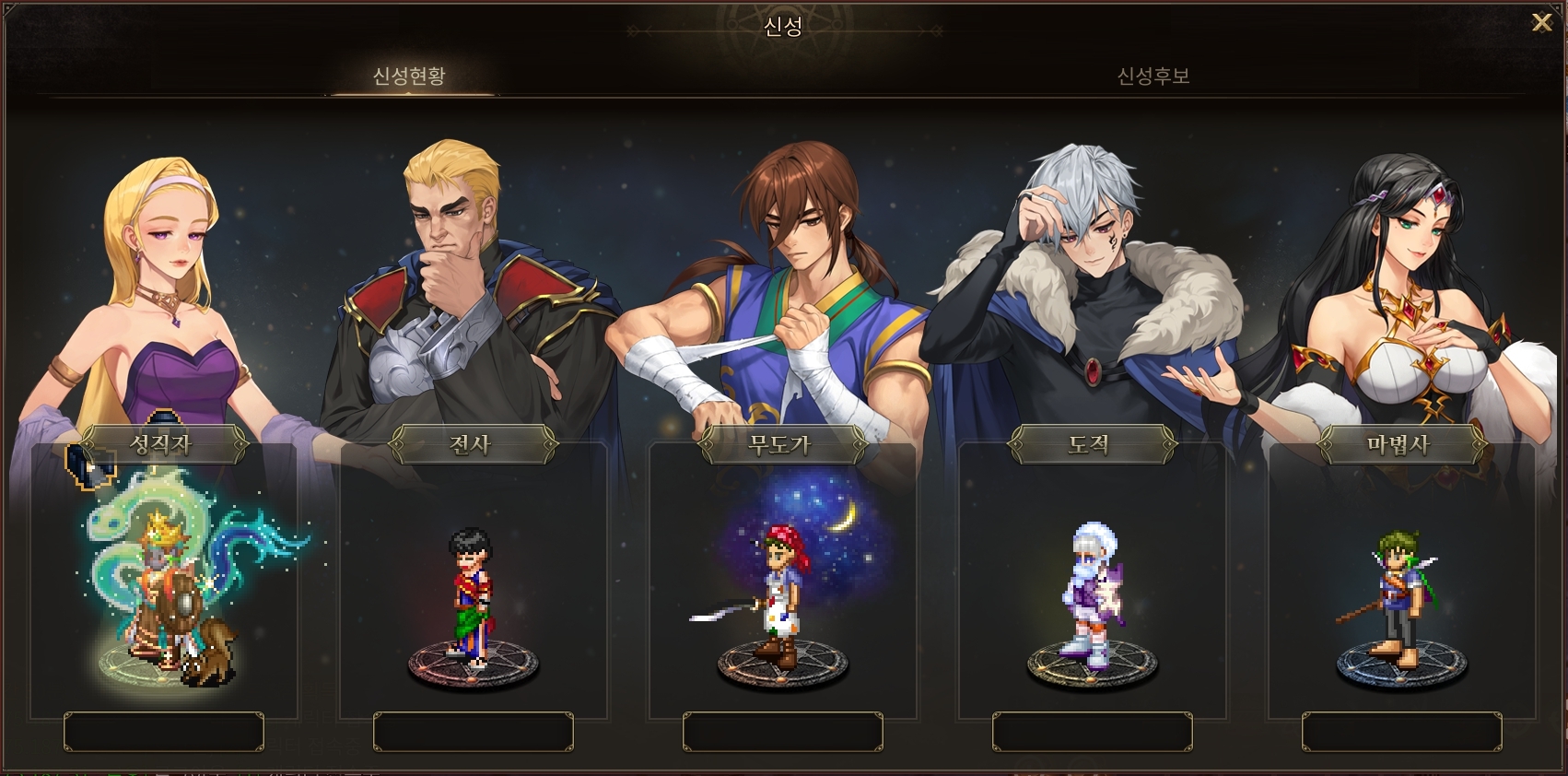Choose the 마법사 class label
The image size is (1568, 776).
coord(1400,444)
